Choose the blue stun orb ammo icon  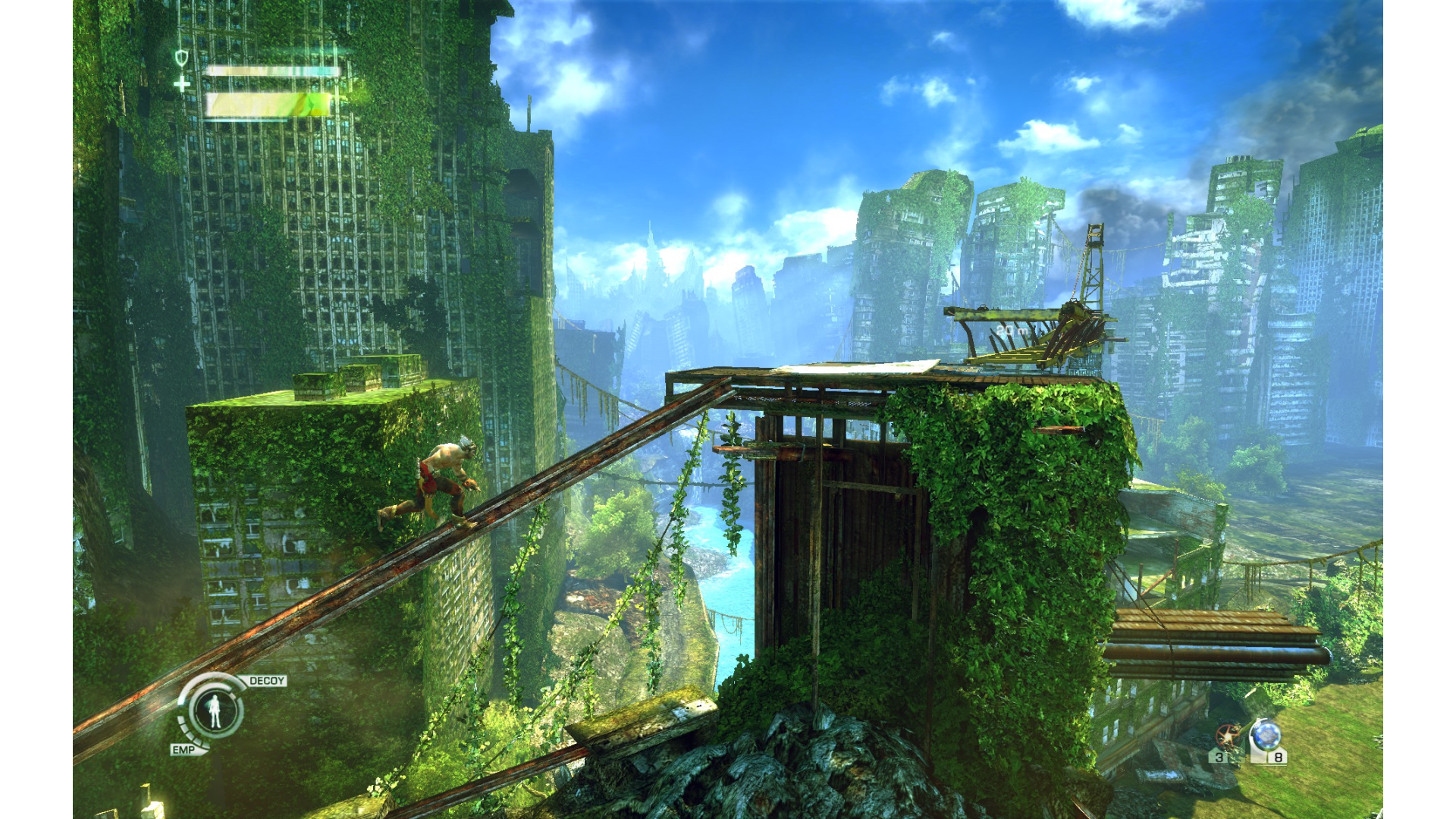point(1266,736)
